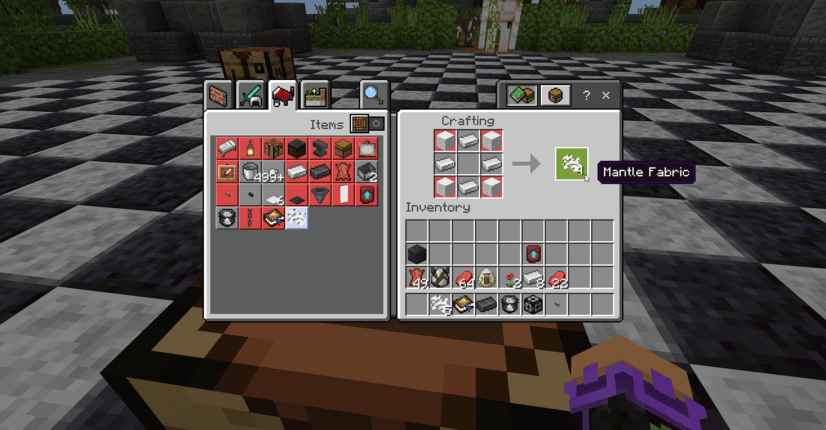Image resolution: width=826 pixels, height=430 pixels.
Task: Close the crafting window
Action: (606, 96)
